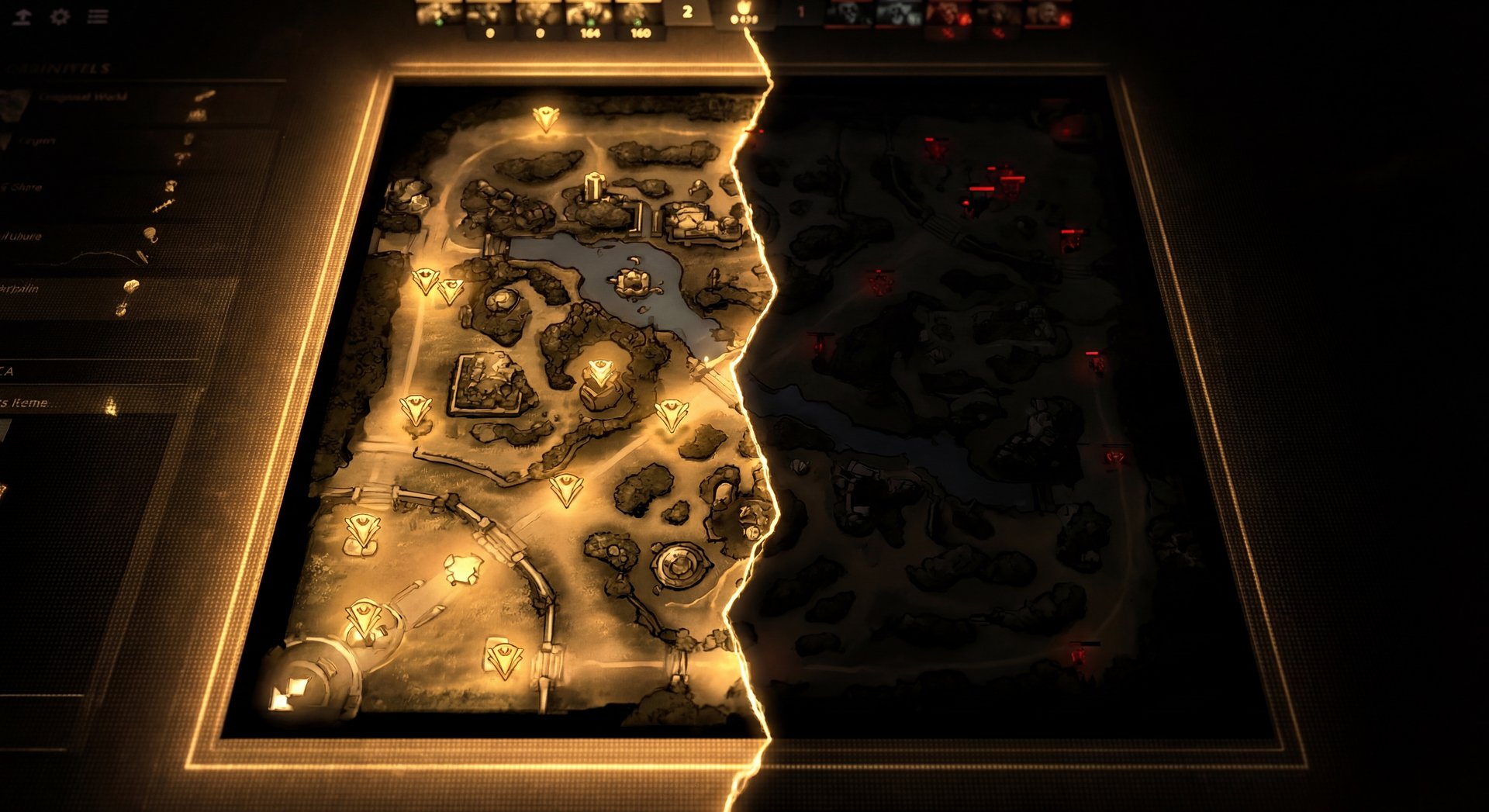
Task: Click the top-lane Radiant tower icon on the map
Action: click(x=547, y=116)
